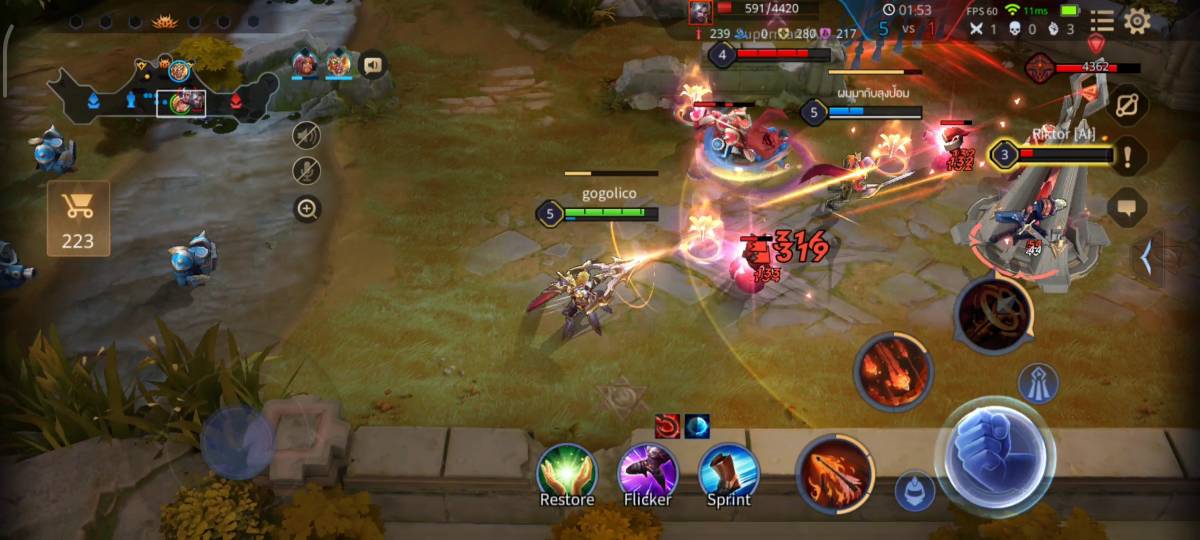Open the settings gear
The image size is (1200, 540).
click(x=1137, y=21)
